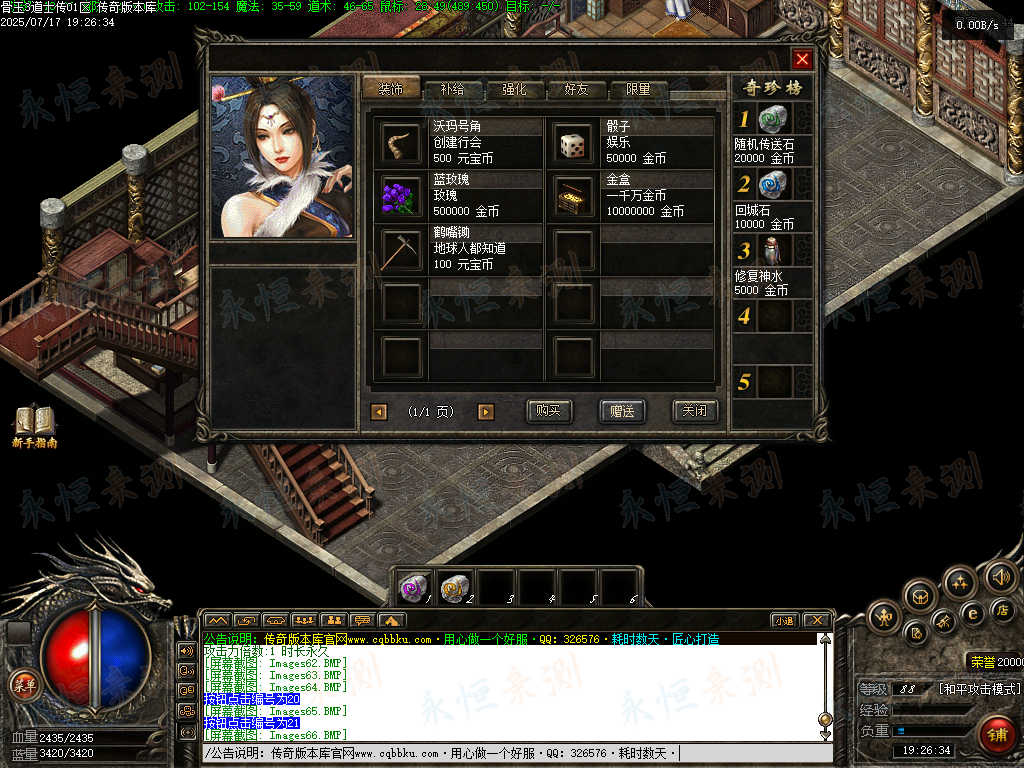Choose the 骰子 dice item

[574, 143]
